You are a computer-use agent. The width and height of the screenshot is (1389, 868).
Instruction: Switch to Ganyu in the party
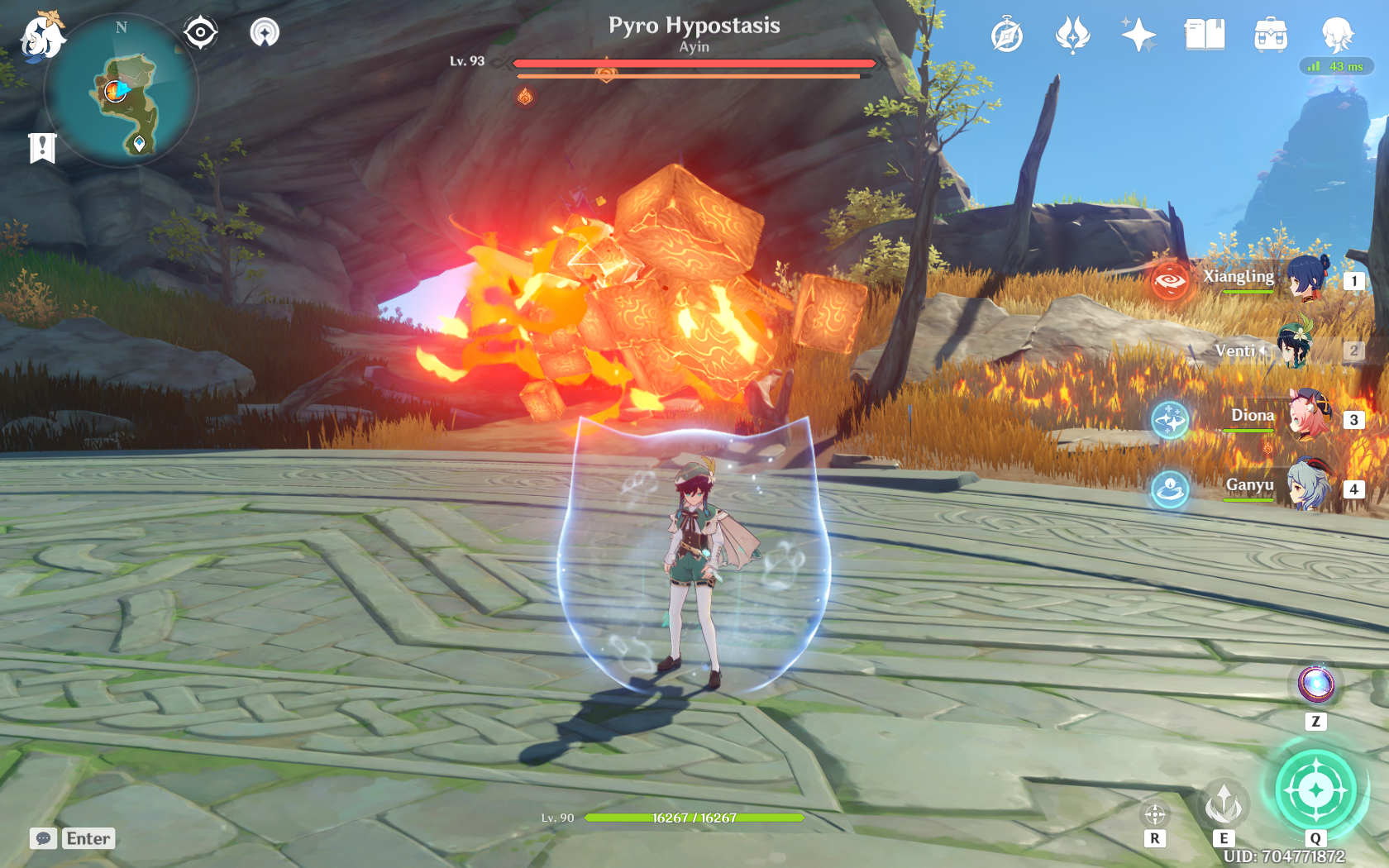click(1308, 488)
